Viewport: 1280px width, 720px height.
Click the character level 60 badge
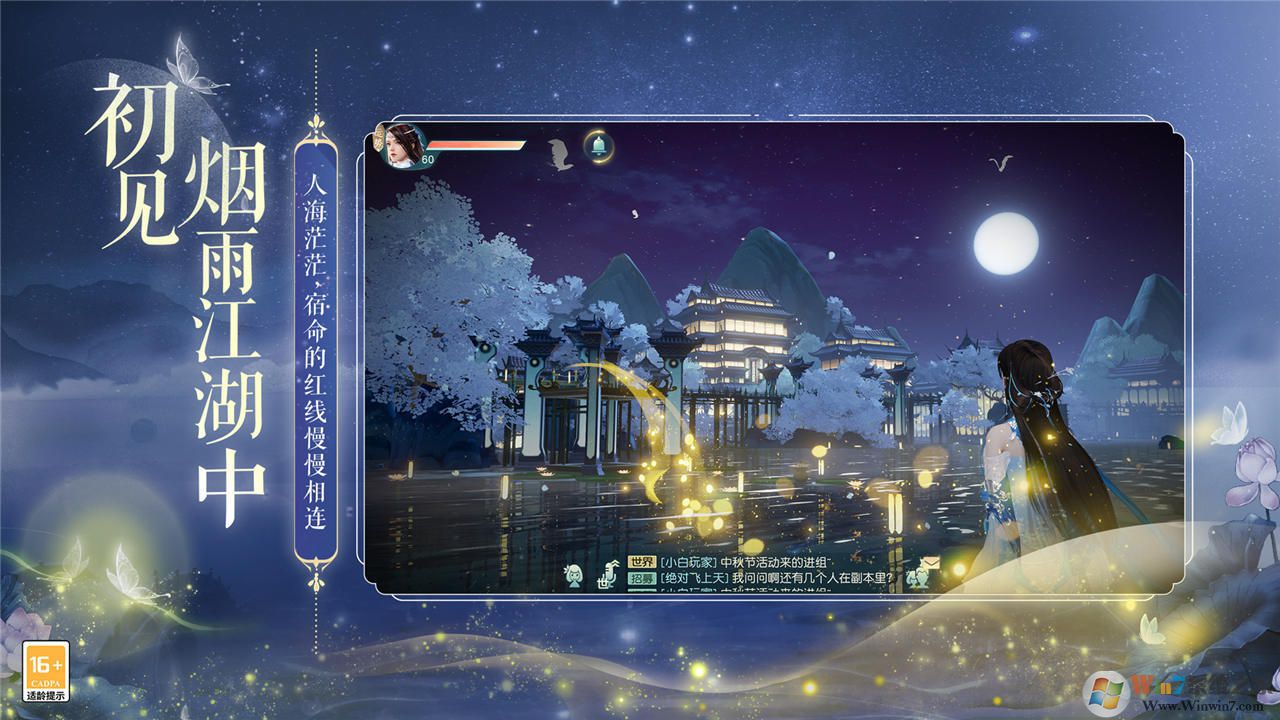point(428,159)
